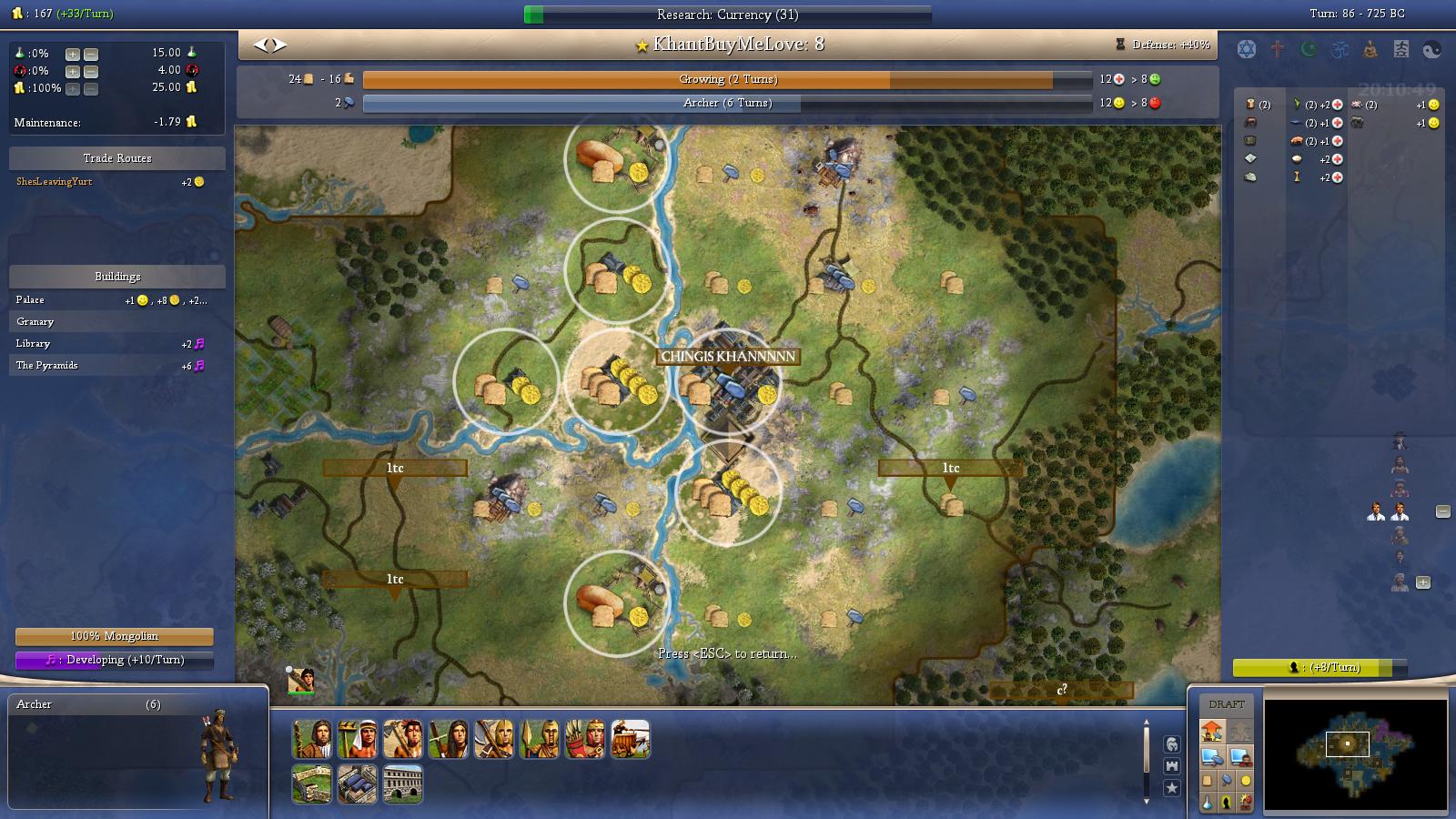Open the Buildings panel header
Screen dimensions: 1456x819
(x=116, y=276)
